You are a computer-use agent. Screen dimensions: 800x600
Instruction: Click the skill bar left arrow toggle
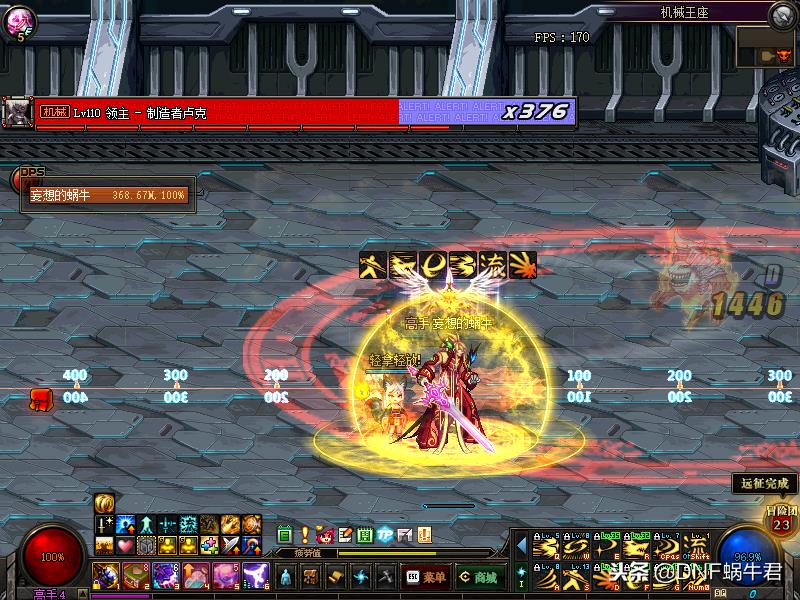(520, 546)
